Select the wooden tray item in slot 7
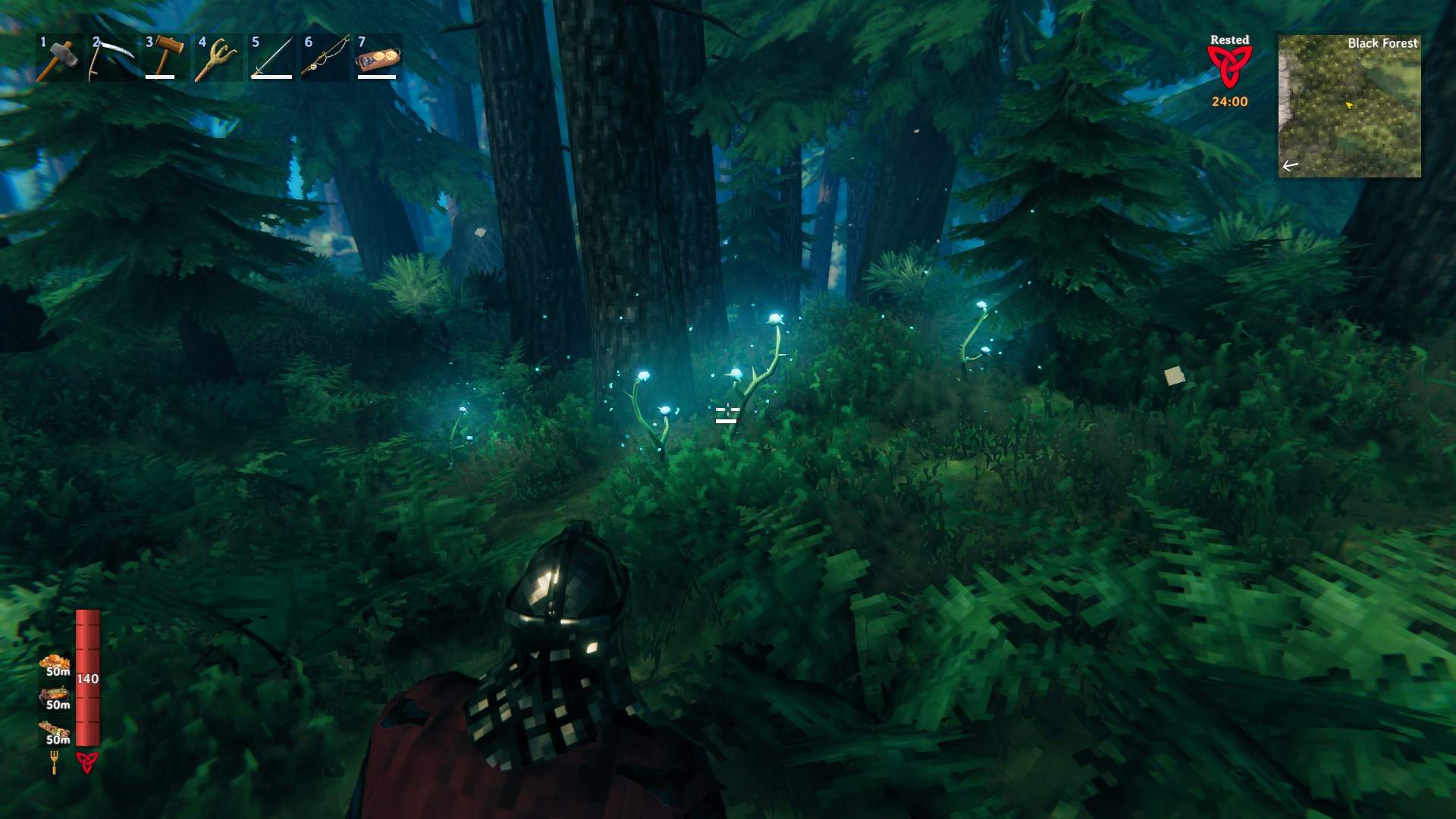The image size is (1456, 819). point(378,58)
